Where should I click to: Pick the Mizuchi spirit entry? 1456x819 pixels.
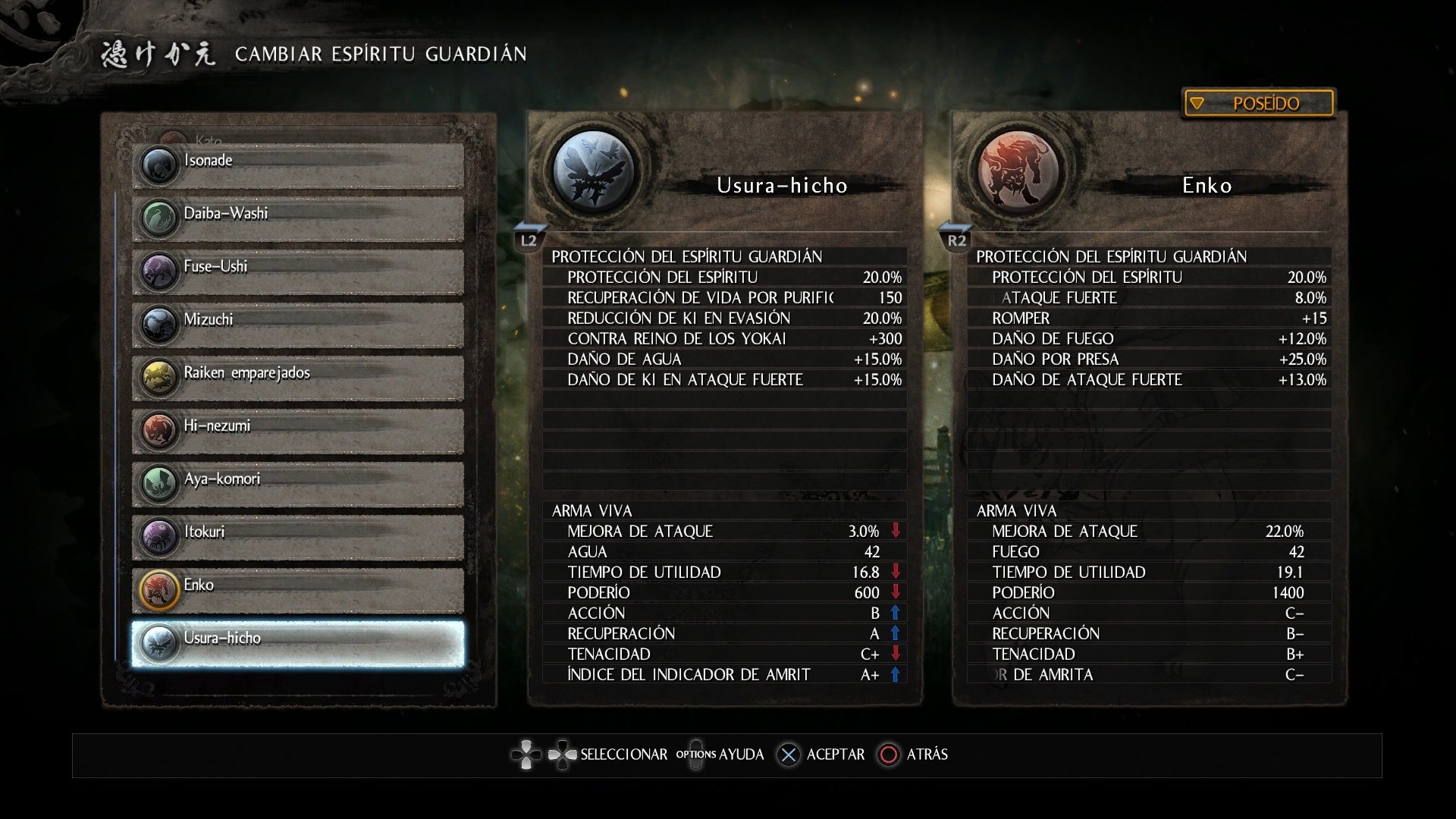(297, 324)
